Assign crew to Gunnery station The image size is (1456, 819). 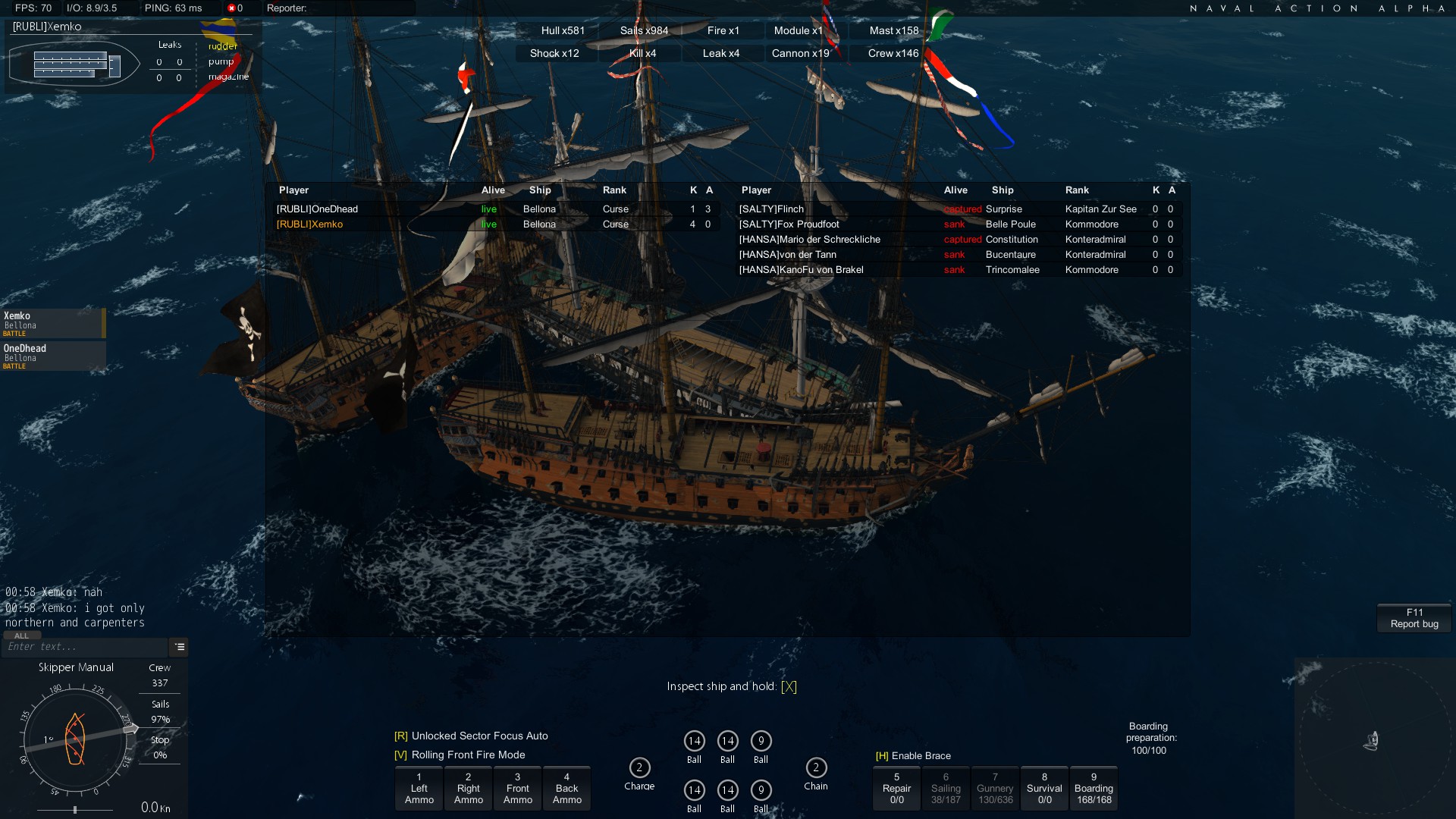click(x=995, y=788)
